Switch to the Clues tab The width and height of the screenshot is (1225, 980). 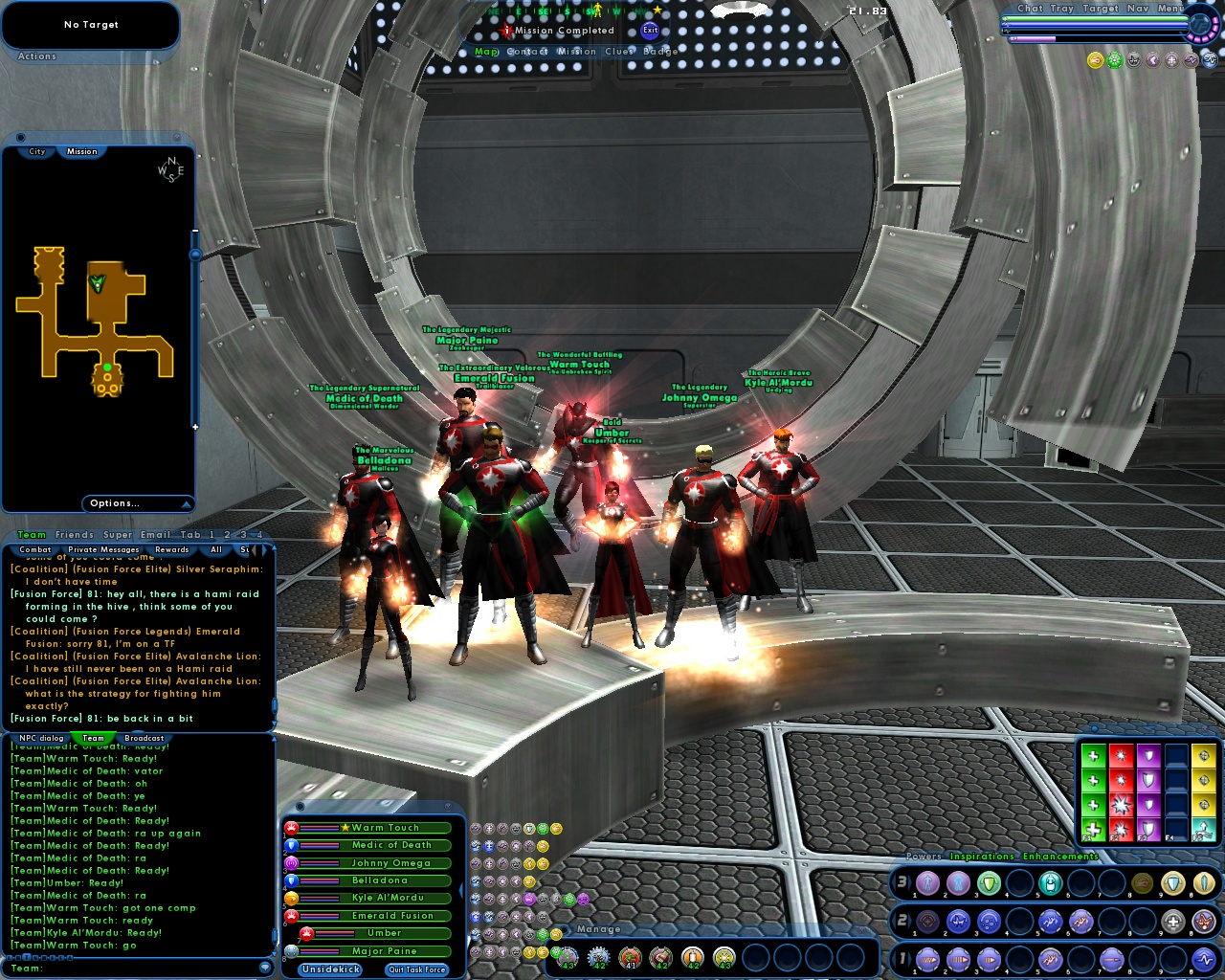pos(620,51)
